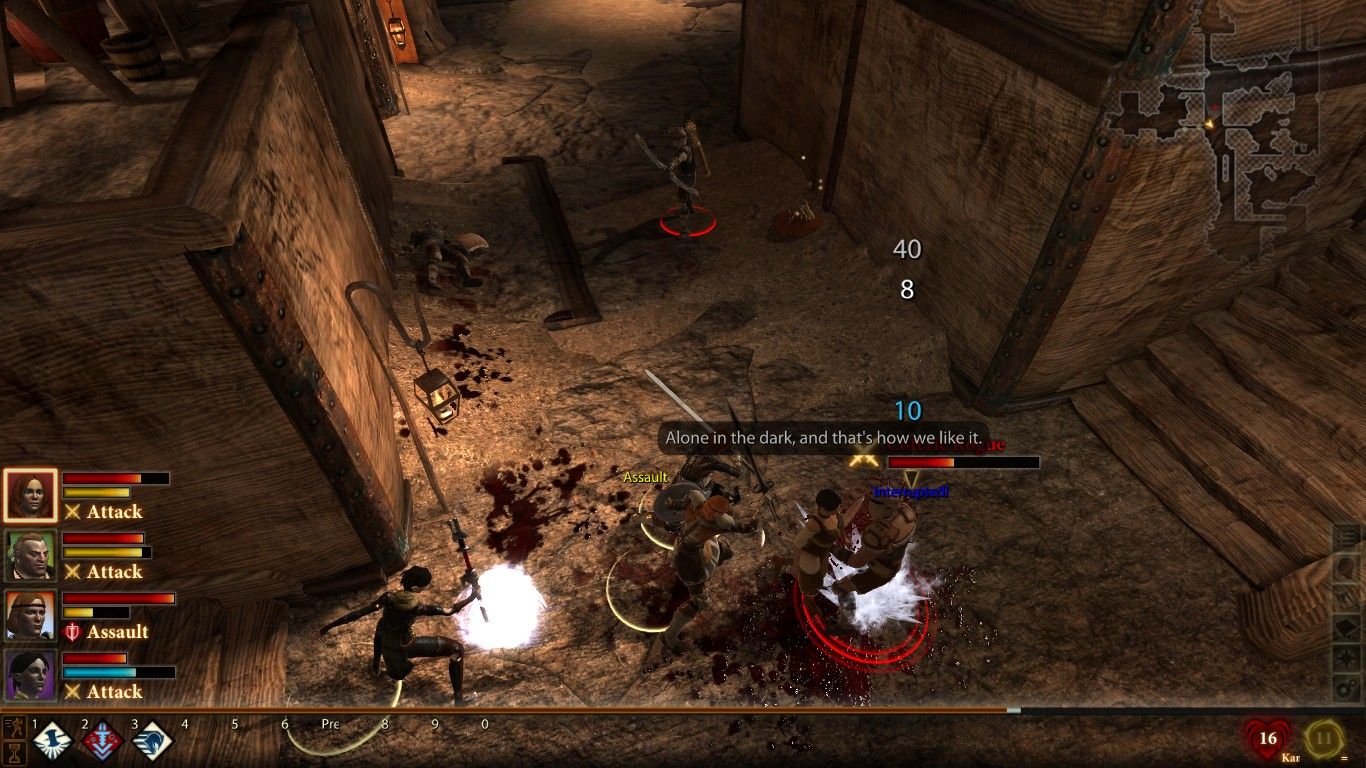This screenshot has height=768, width=1366.
Task: Use the red heart health potion
Action: pyautogui.click(x=1268, y=741)
